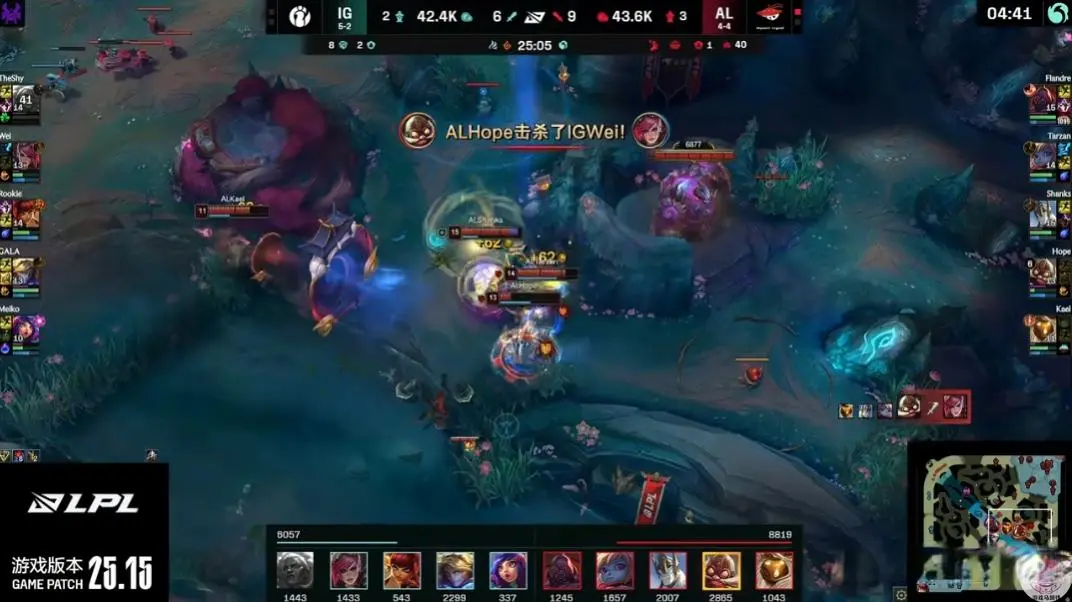Click the kill-feed entry beside the minimap

coord(905,408)
